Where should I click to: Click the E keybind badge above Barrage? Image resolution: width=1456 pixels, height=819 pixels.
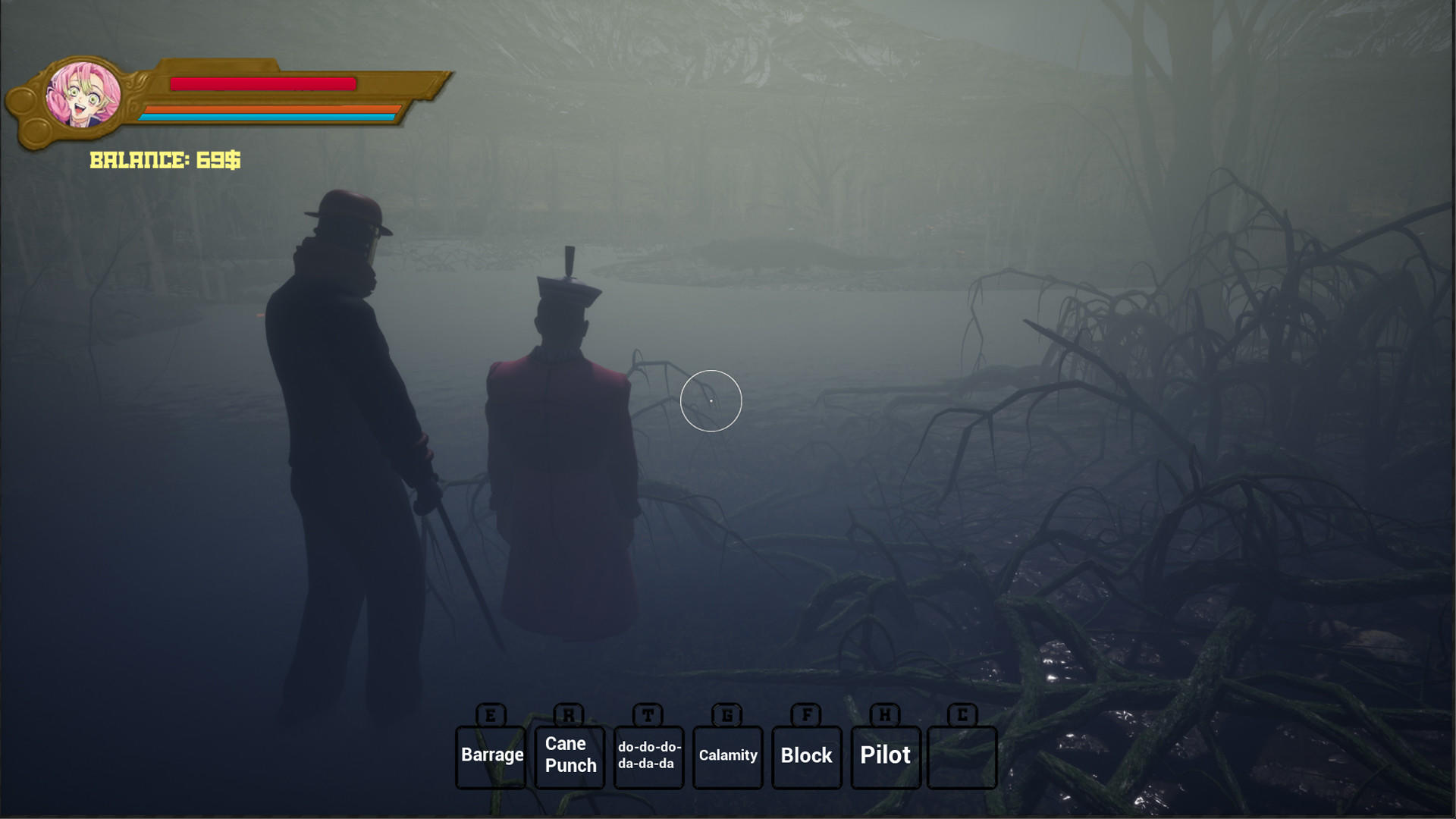click(490, 715)
